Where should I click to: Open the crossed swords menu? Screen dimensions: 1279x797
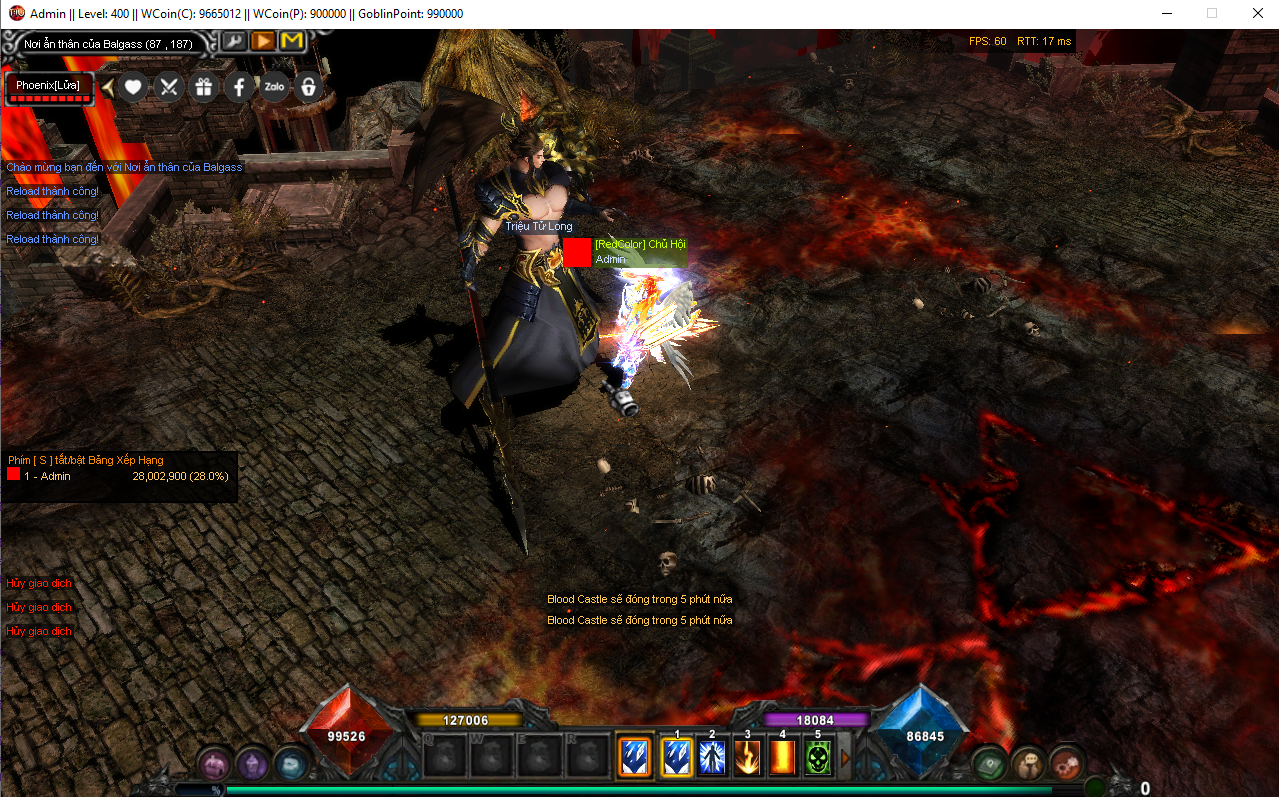click(x=168, y=87)
